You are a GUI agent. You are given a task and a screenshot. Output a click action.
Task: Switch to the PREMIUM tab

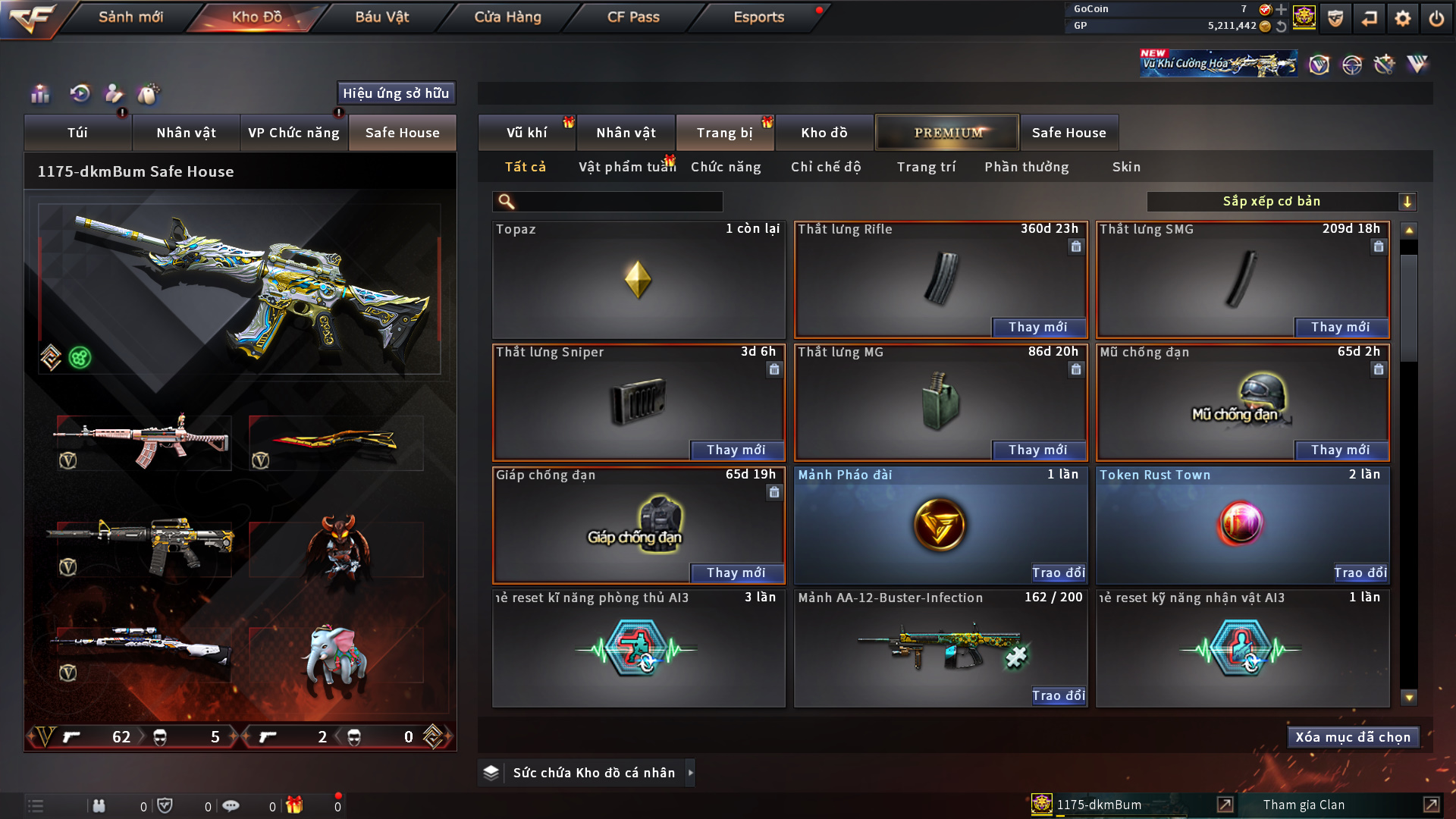pyautogui.click(x=947, y=133)
